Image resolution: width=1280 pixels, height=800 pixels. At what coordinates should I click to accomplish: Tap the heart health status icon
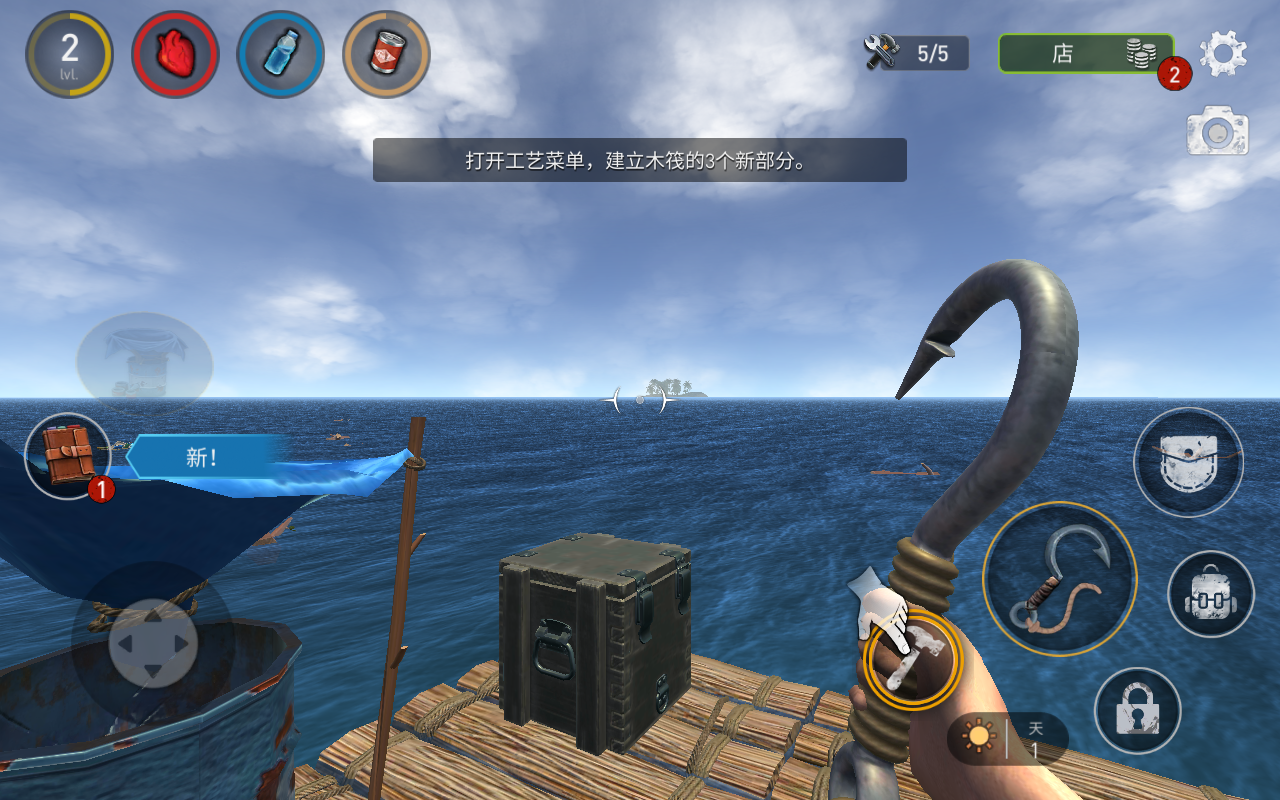175,54
